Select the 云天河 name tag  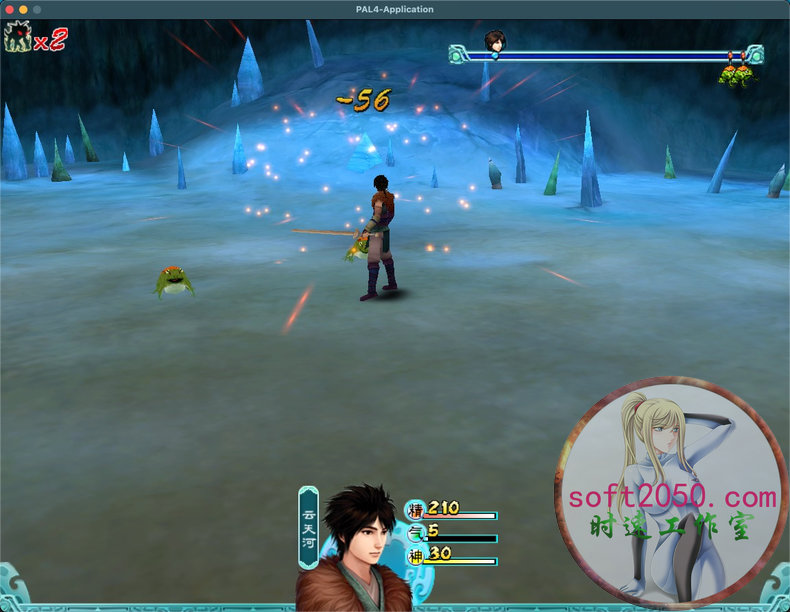(x=309, y=526)
